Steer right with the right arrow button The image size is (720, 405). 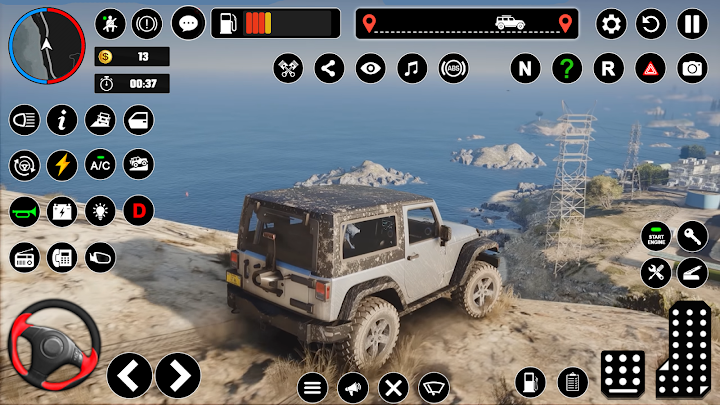pyautogui.click(x=178, y=375)
